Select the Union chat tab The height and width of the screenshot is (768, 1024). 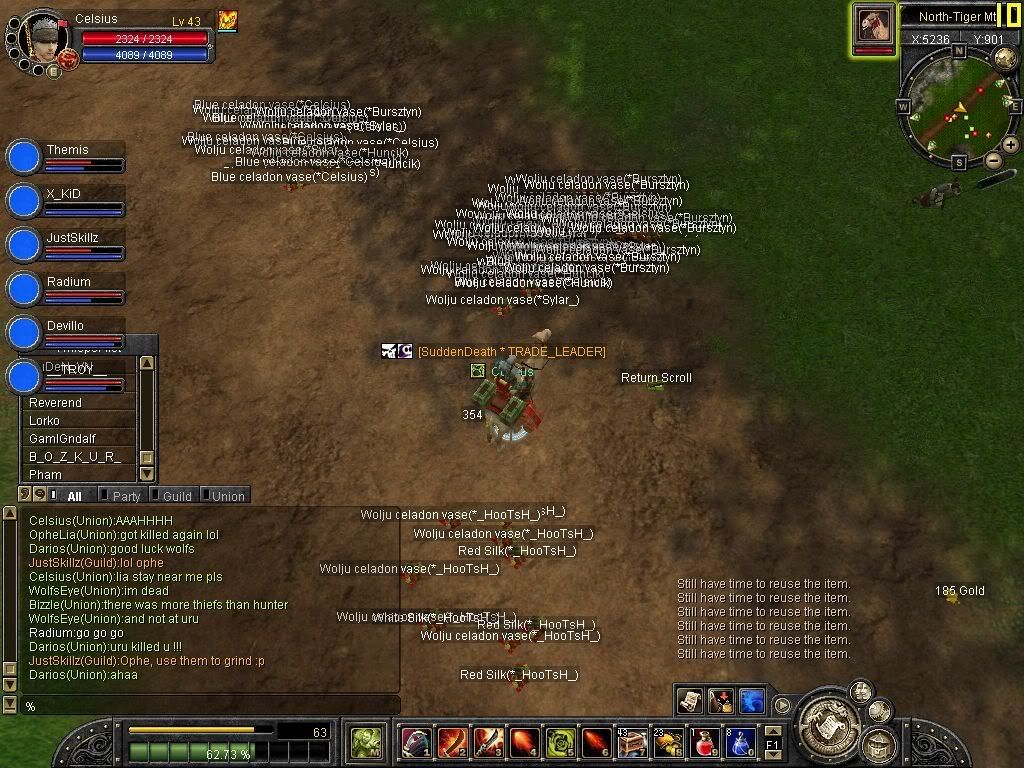tap(227, 496)
